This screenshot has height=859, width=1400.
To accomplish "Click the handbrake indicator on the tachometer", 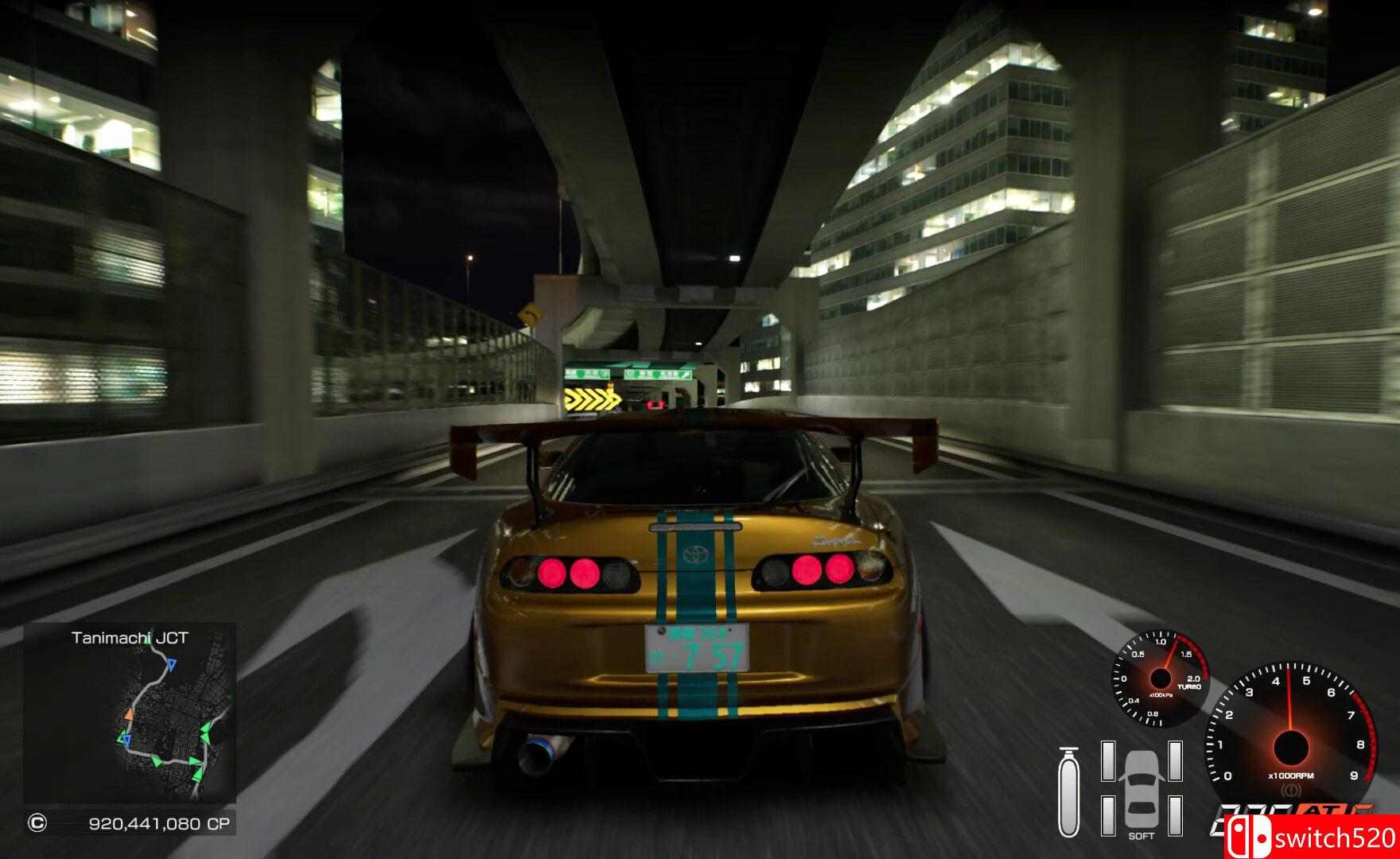I will (1290, 789).
